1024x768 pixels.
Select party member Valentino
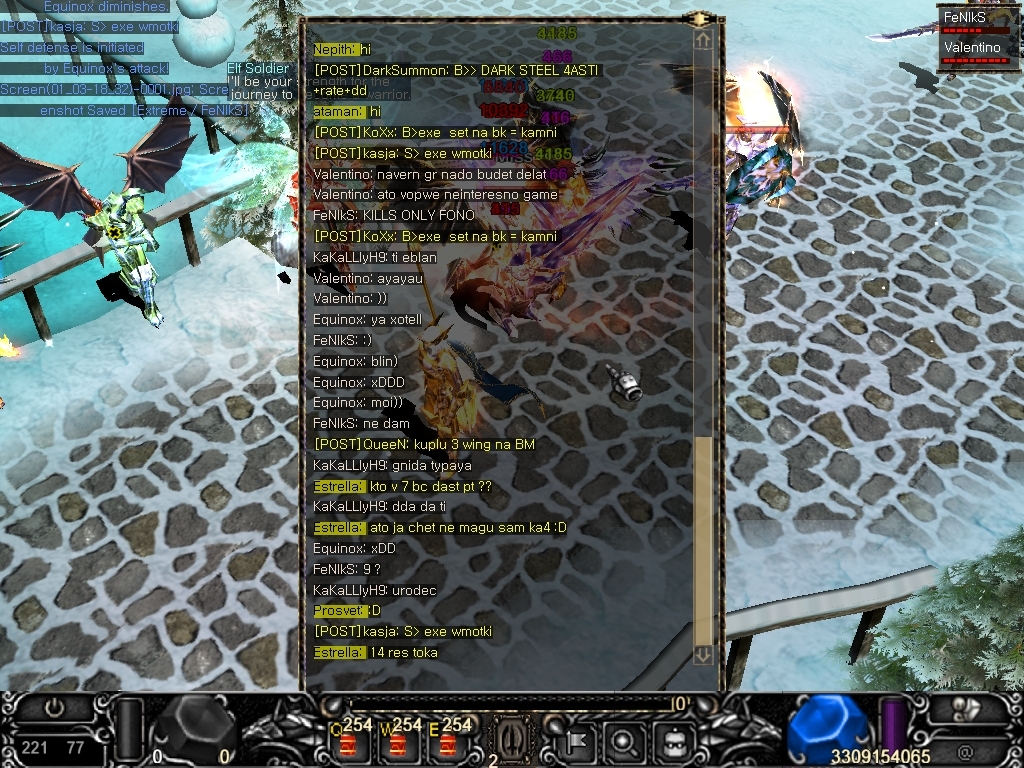[x=972, y=48]
